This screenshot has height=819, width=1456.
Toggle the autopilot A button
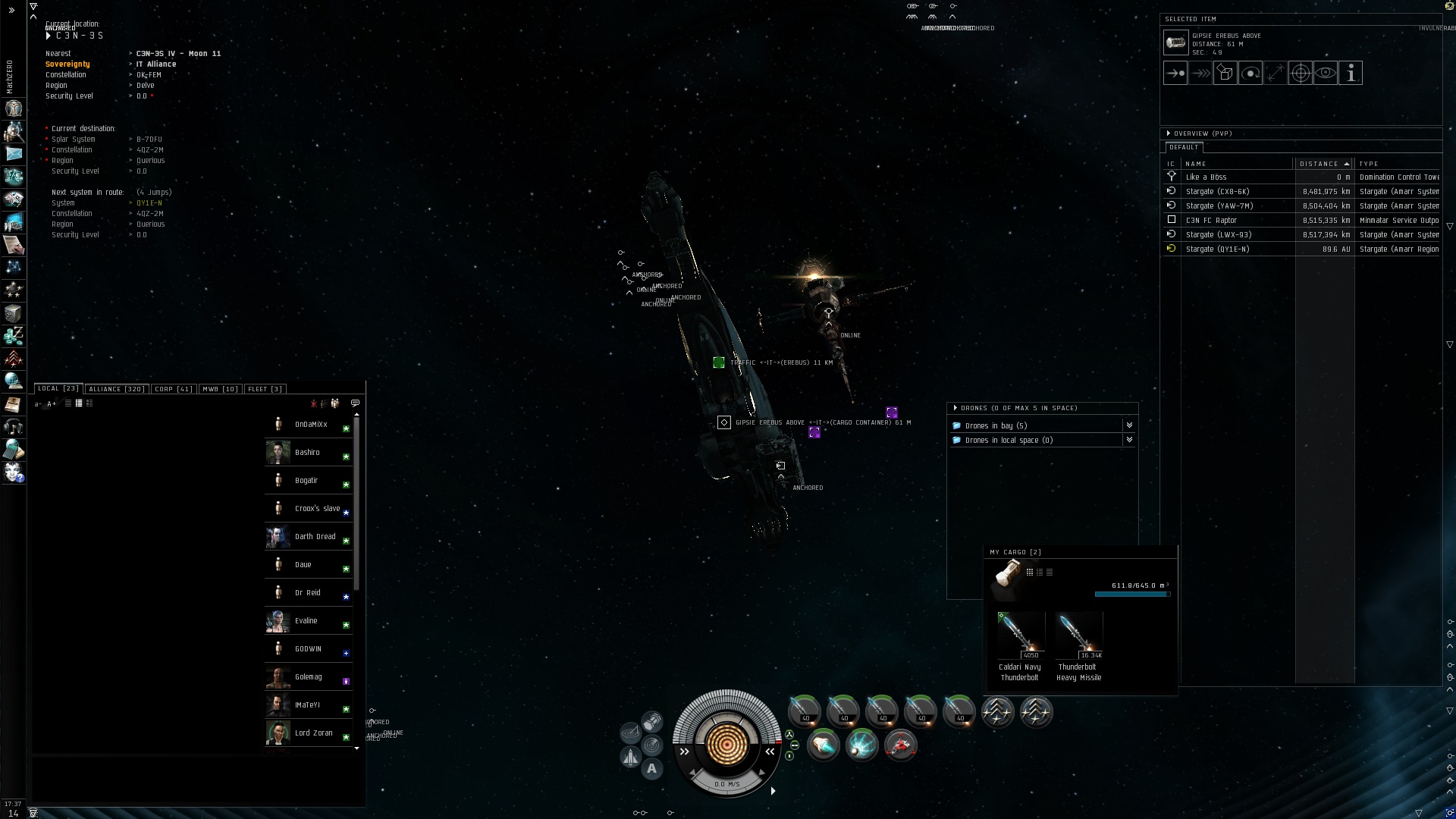[651, 769]
